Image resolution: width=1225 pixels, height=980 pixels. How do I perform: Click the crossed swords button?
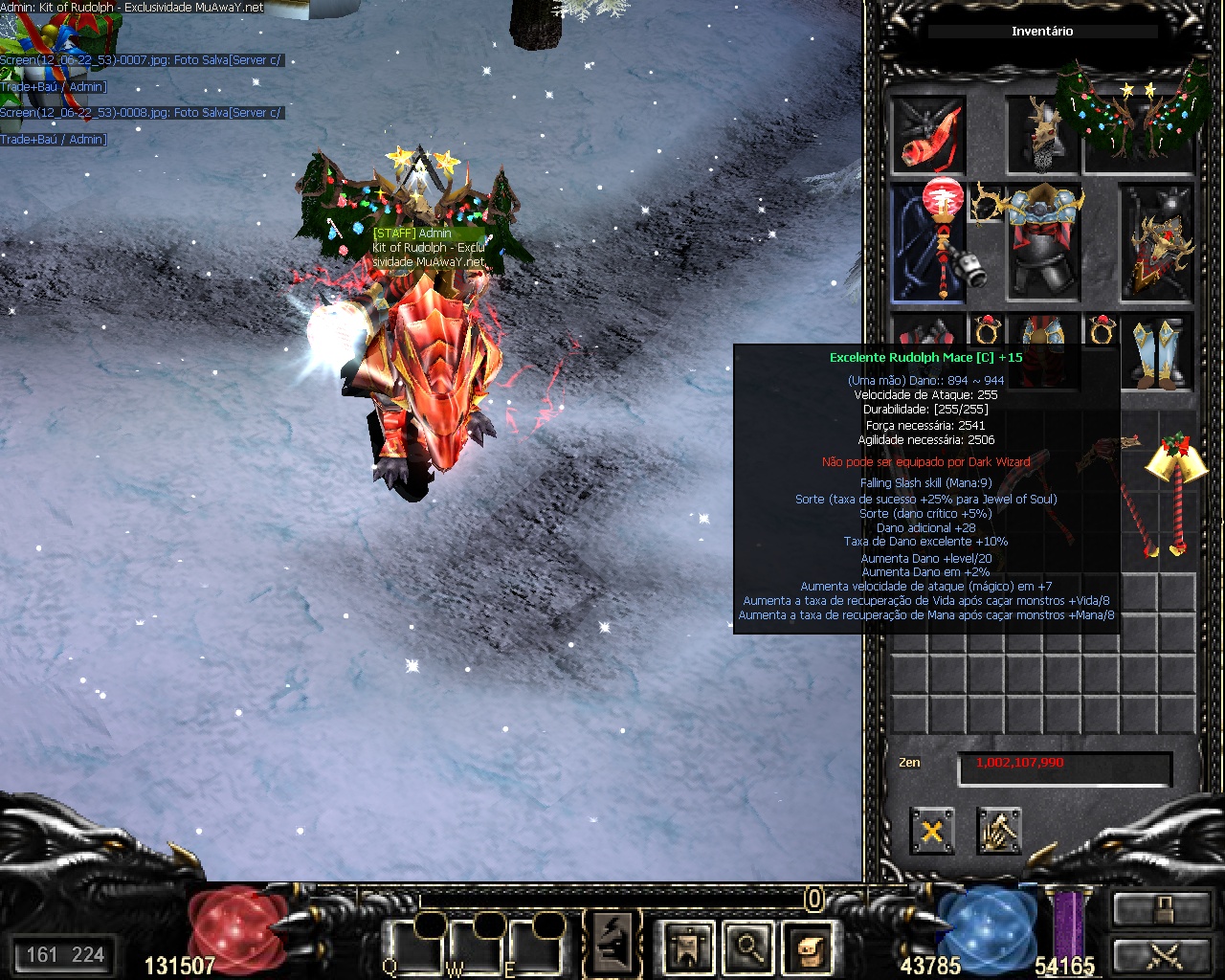(1160, 955)
